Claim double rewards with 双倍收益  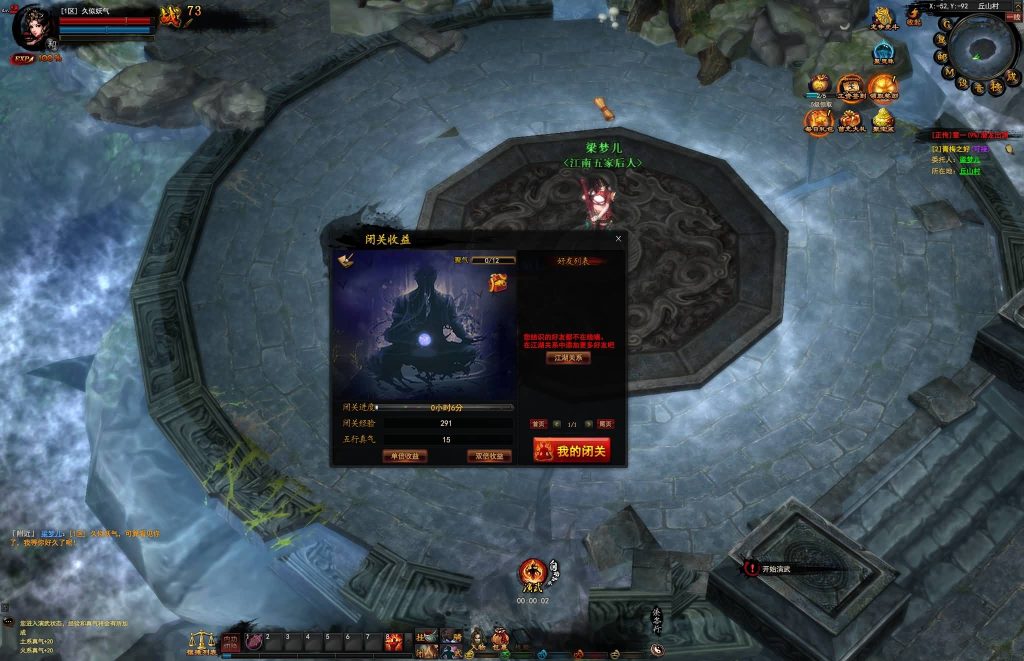(x=489, y=456)
